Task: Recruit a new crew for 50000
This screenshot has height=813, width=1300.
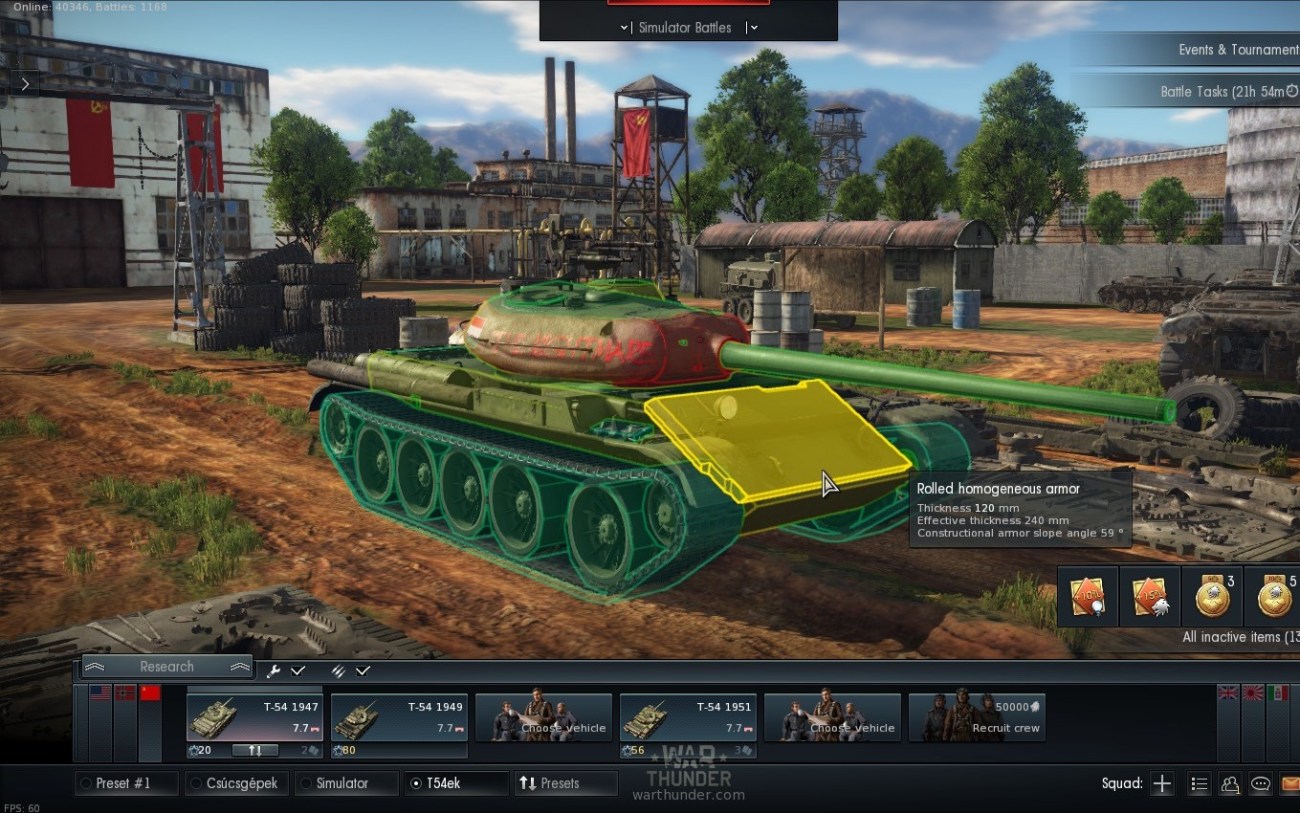Action: [x=976, y=718]
